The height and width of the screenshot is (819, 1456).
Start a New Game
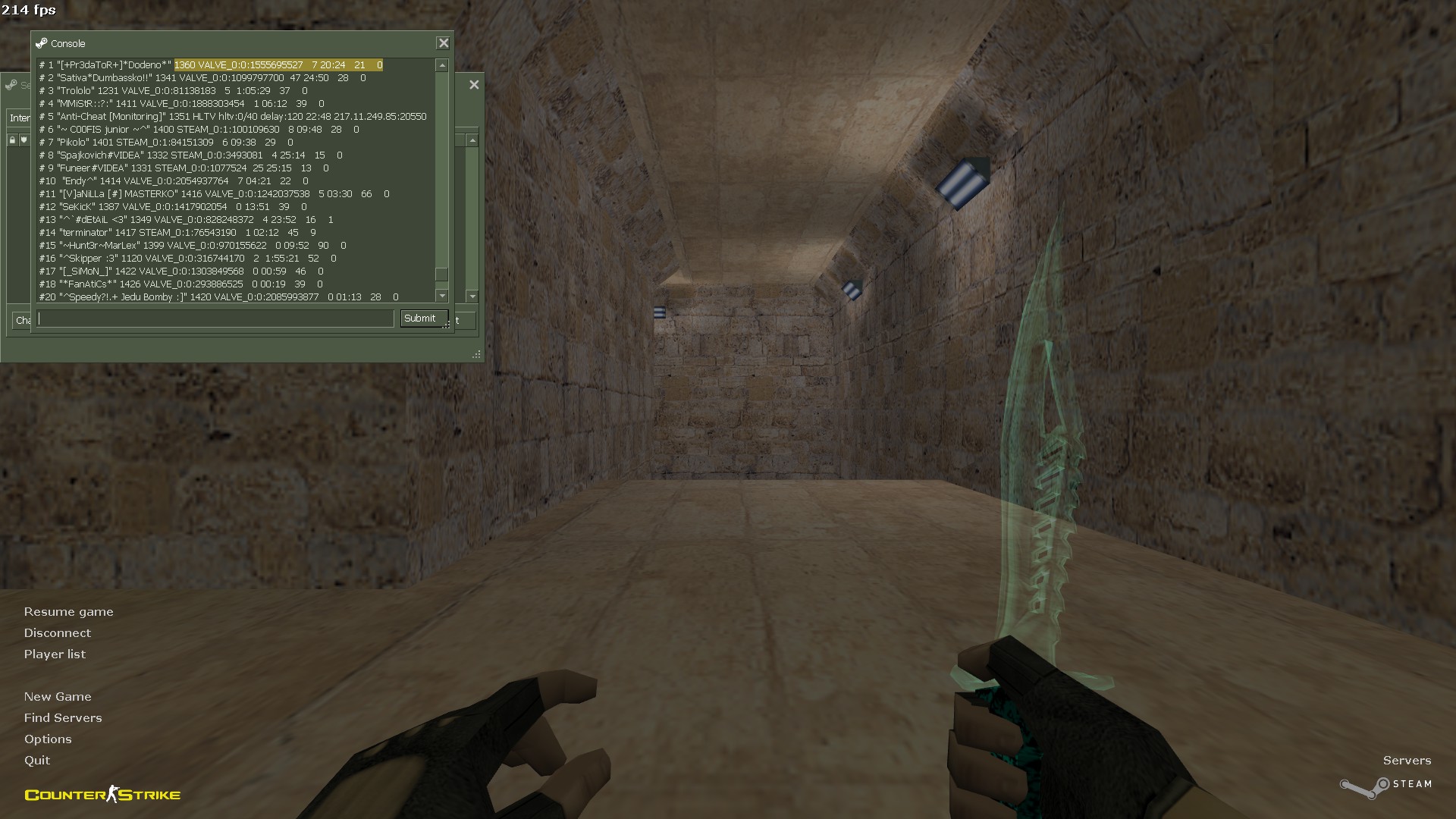click(x=58, y=697)
